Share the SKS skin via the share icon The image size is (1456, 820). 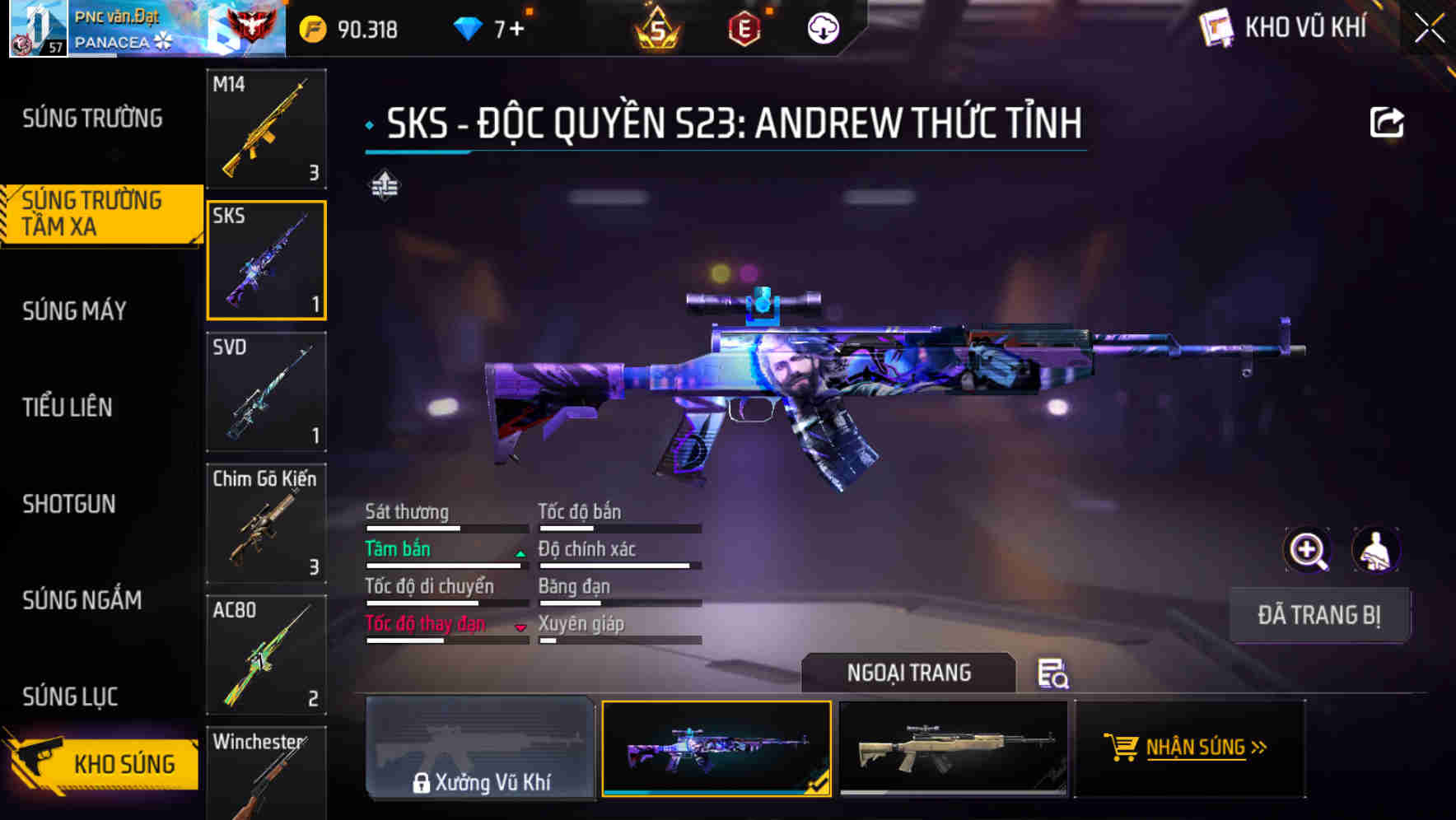[1387, 122]
